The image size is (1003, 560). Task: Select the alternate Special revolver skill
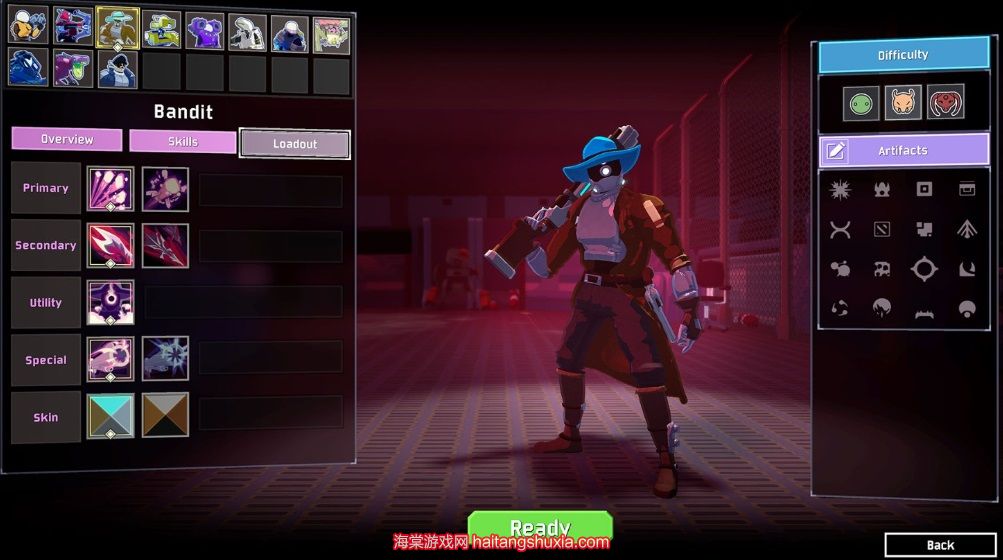(165, 360)
